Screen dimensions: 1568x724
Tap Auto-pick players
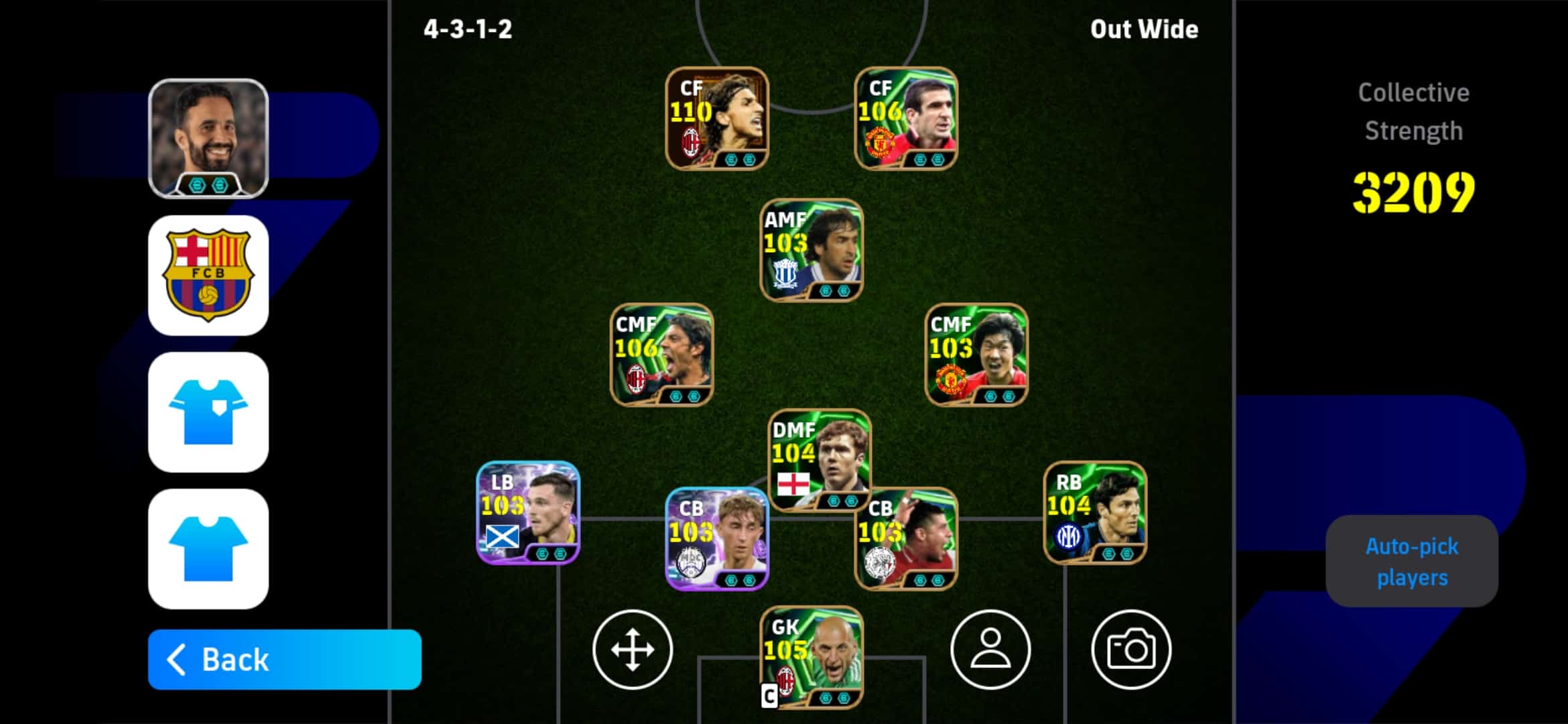coord(1412,562)
